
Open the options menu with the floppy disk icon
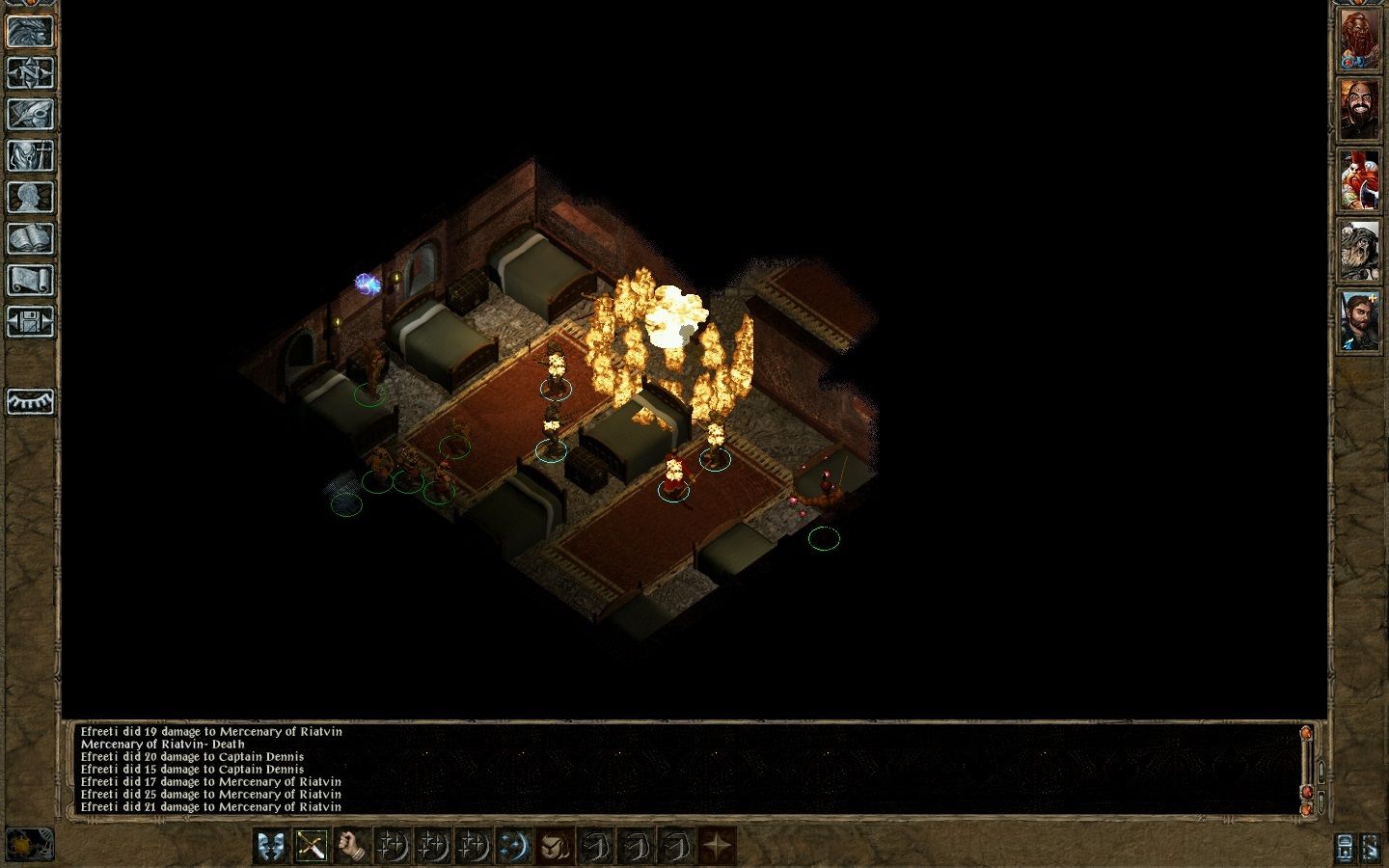[30, 321]
